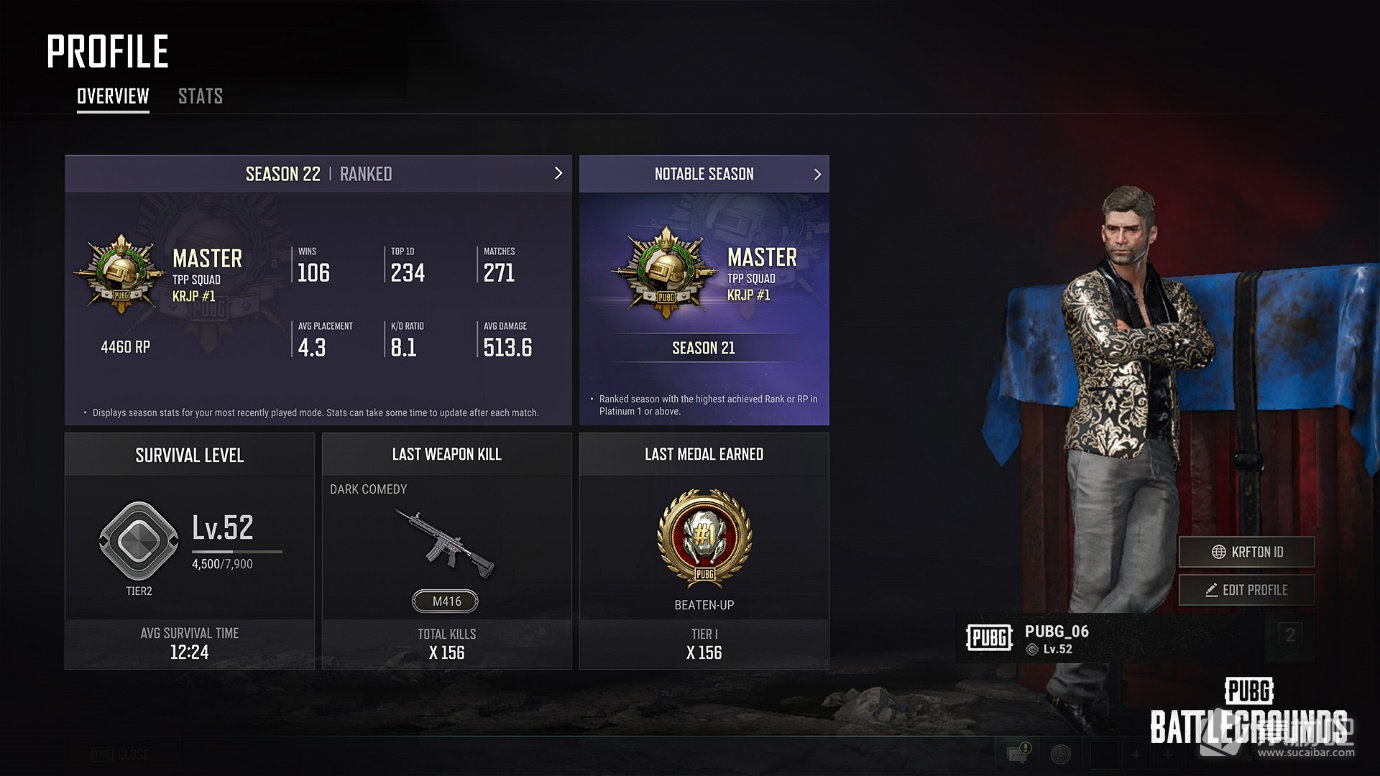The height and width of the screenshot is (776, 1380).
Task: Click the PUBG_06 player nameplate
Action: (x=1100, y=638)
